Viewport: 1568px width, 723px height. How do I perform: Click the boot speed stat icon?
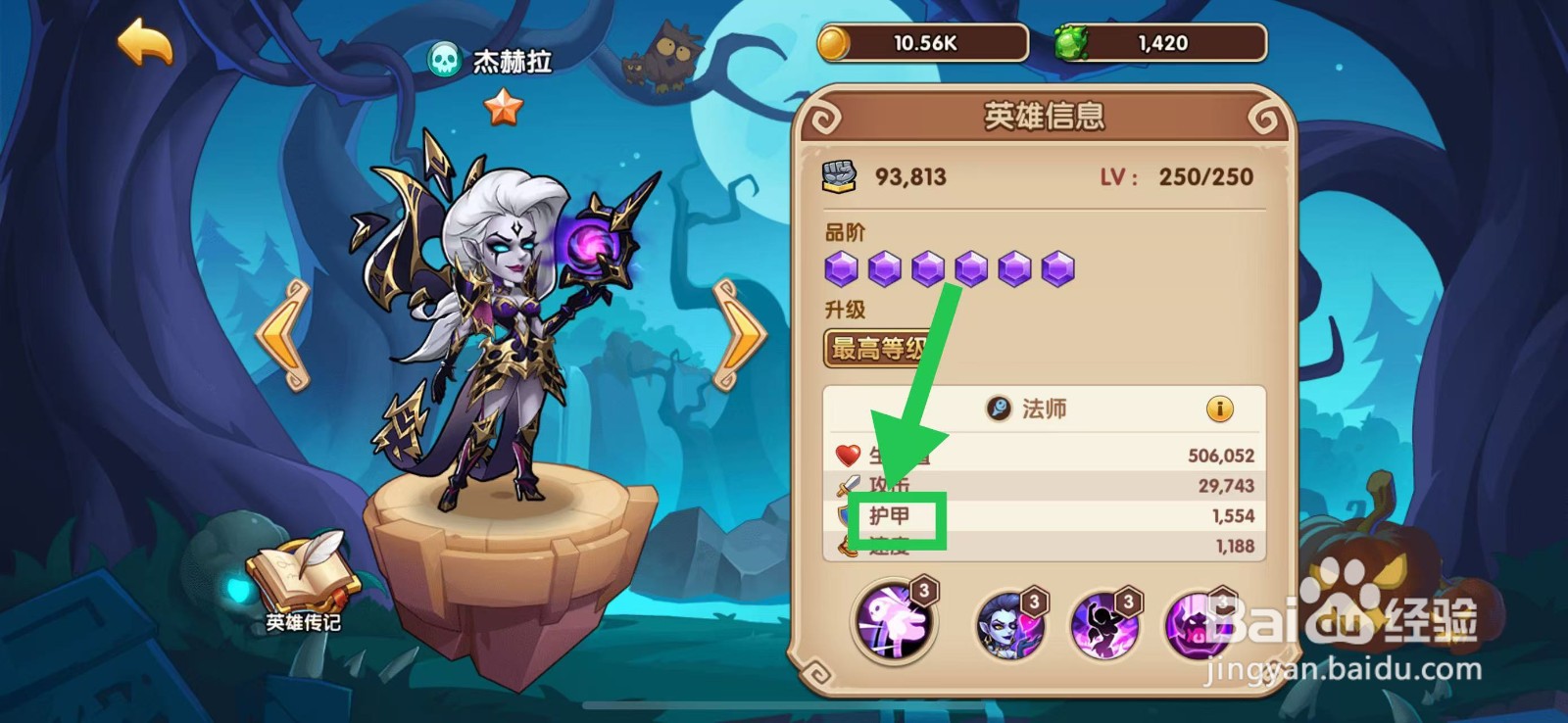pyautogui.click(x=847, y=545)
